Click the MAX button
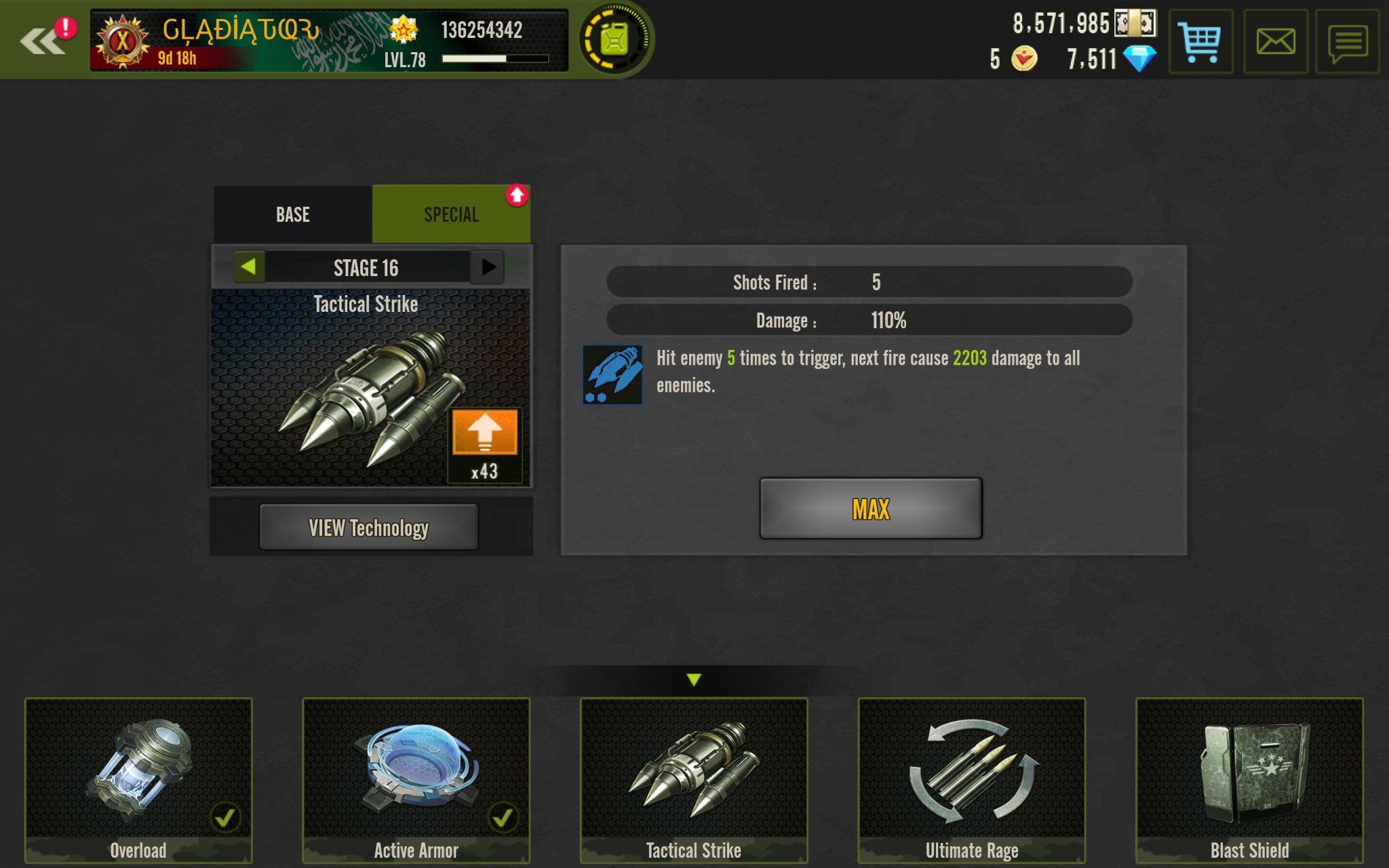This screenshot has width=1389, height=868. pos(871,509)
